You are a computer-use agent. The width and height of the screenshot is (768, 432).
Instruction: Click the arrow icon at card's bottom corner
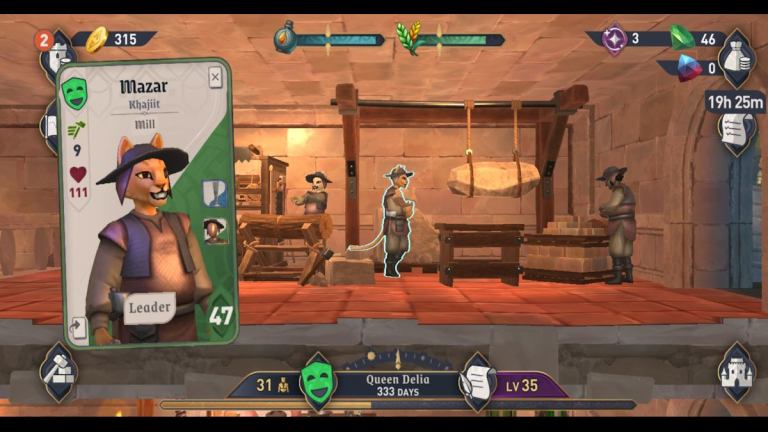coord(77,326)
